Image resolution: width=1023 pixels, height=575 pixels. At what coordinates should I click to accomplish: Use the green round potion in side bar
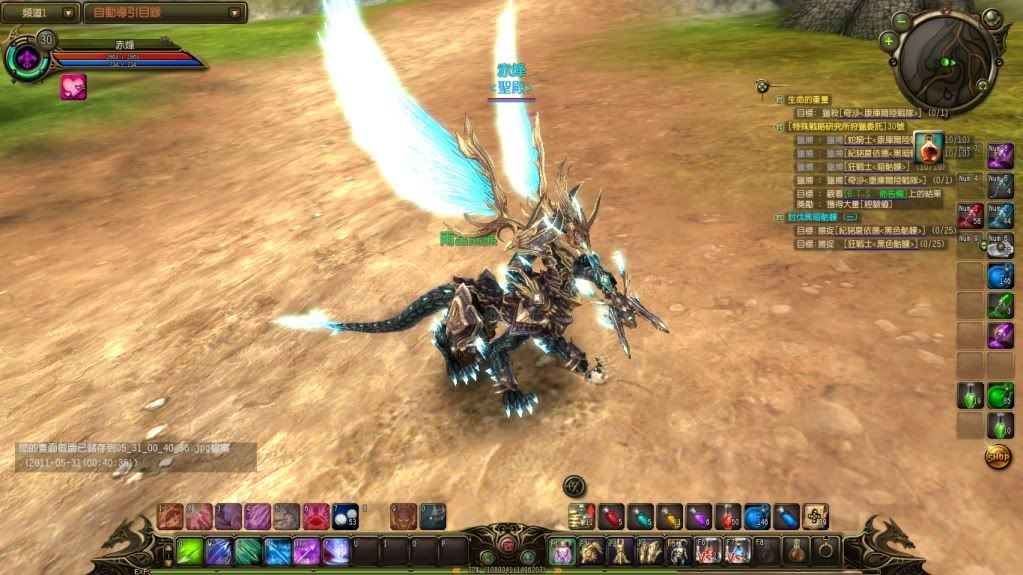point(1000,396)
